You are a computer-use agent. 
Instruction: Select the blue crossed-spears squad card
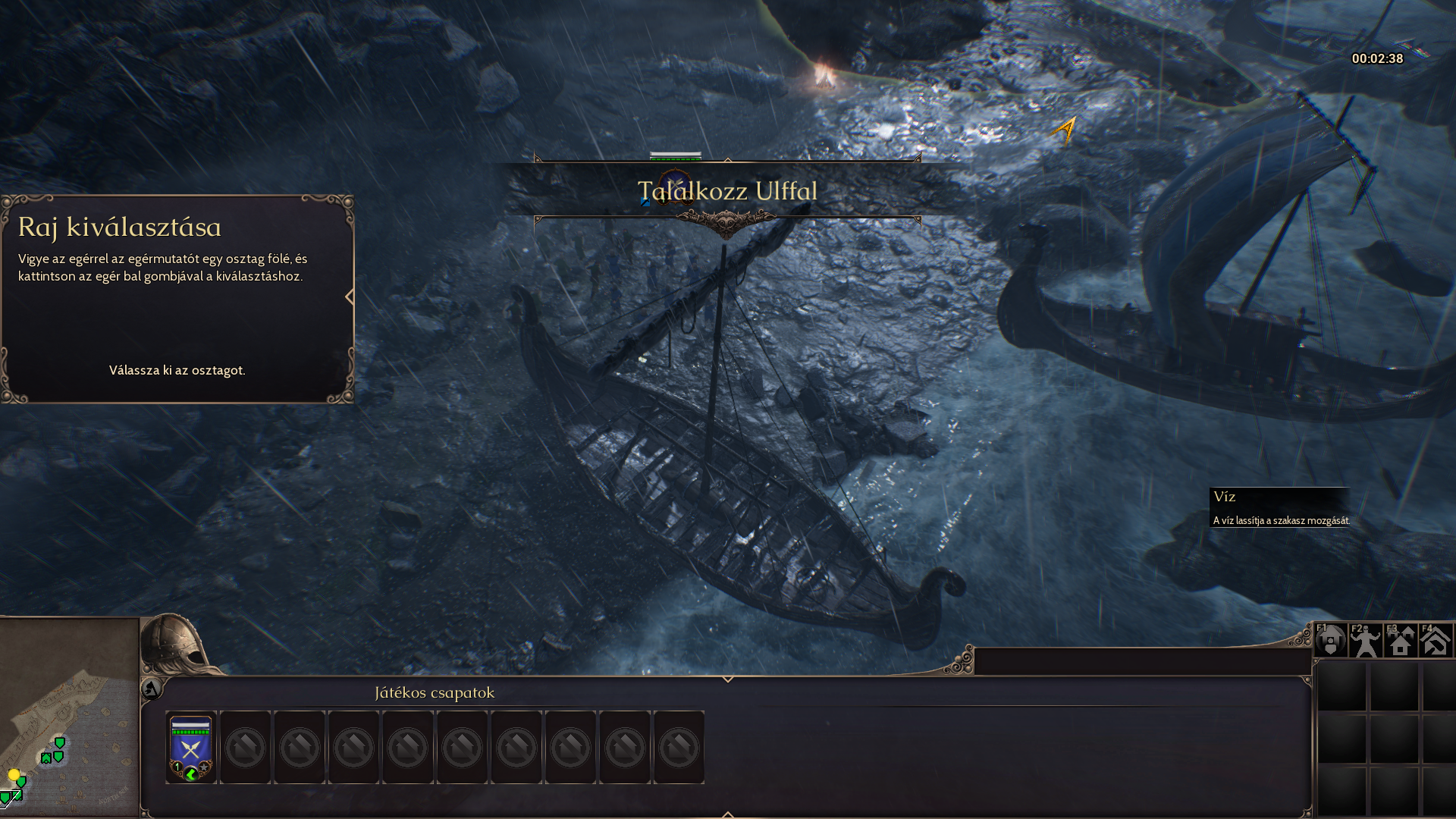[x=190, y=747]
